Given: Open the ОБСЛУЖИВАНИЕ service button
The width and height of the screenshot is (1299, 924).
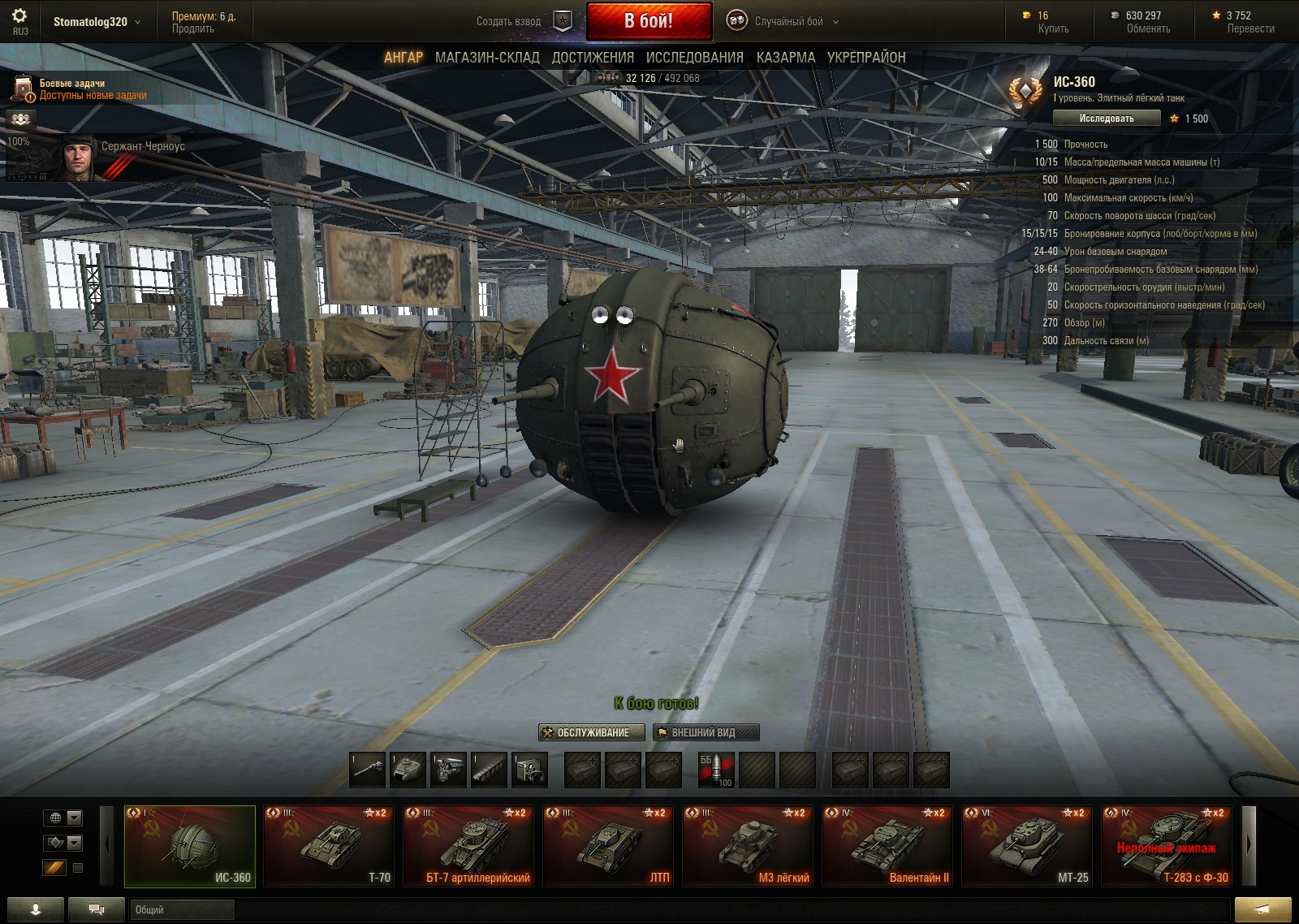Looking at the screenshot, I should 592,732.
